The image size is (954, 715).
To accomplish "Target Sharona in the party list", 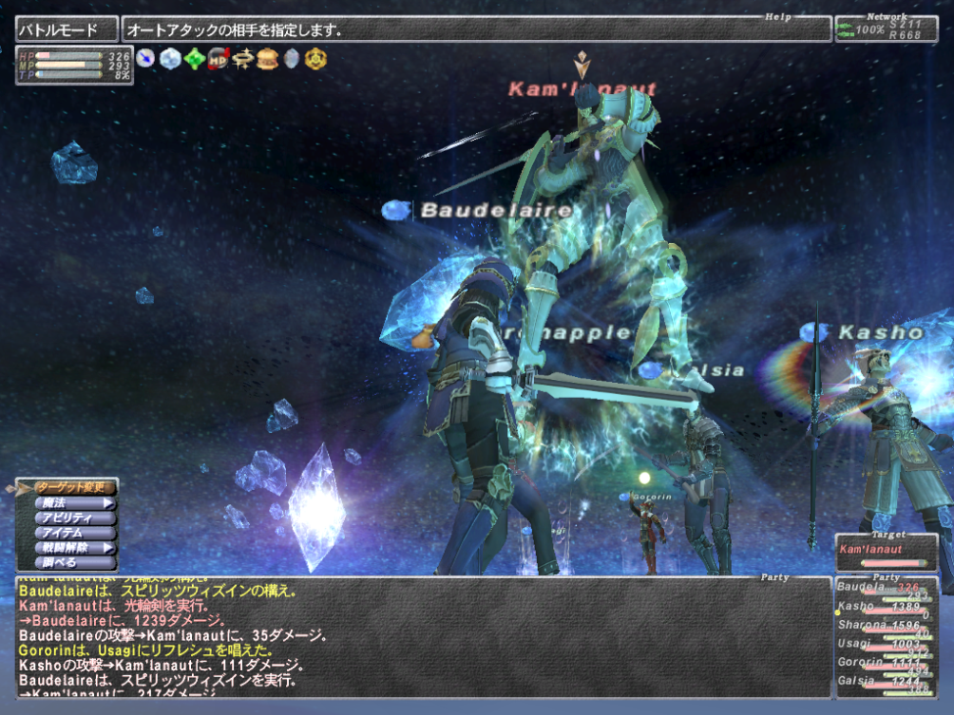I will pyautogui.click(x=886, y=627).
